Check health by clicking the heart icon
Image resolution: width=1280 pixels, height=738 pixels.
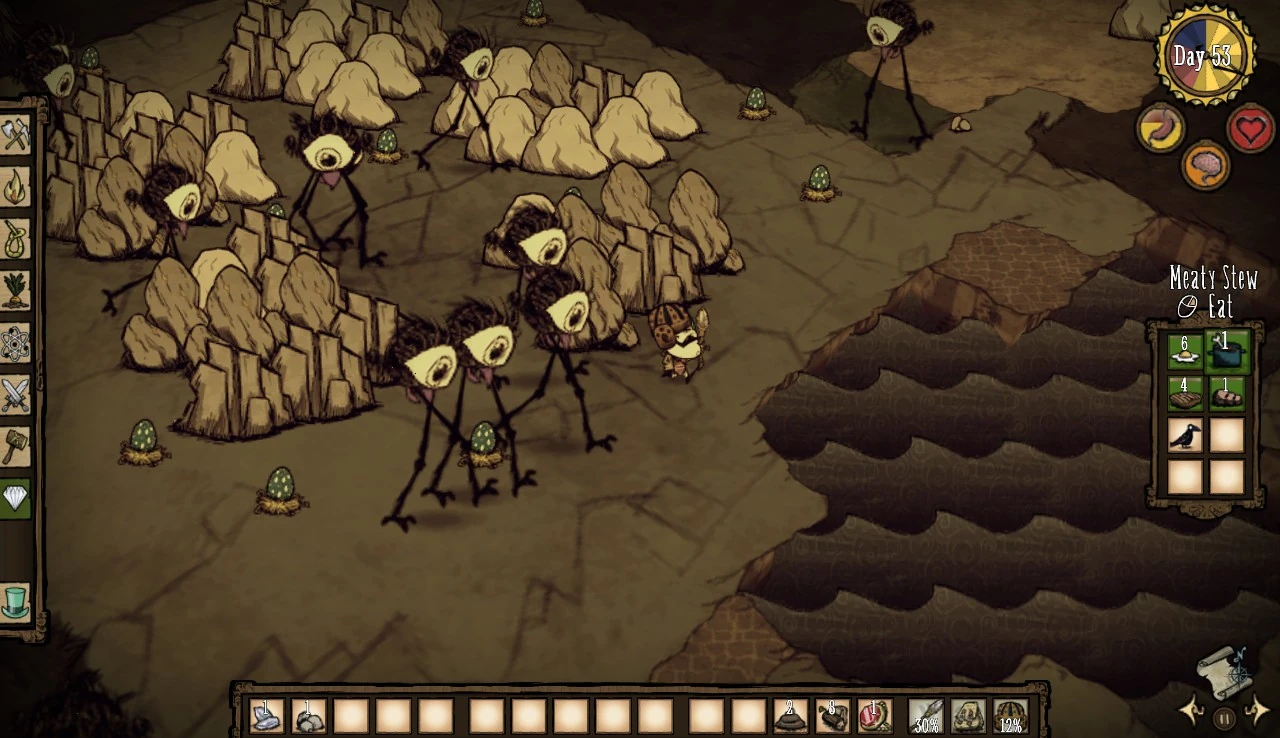click(x=1248, y=129)
